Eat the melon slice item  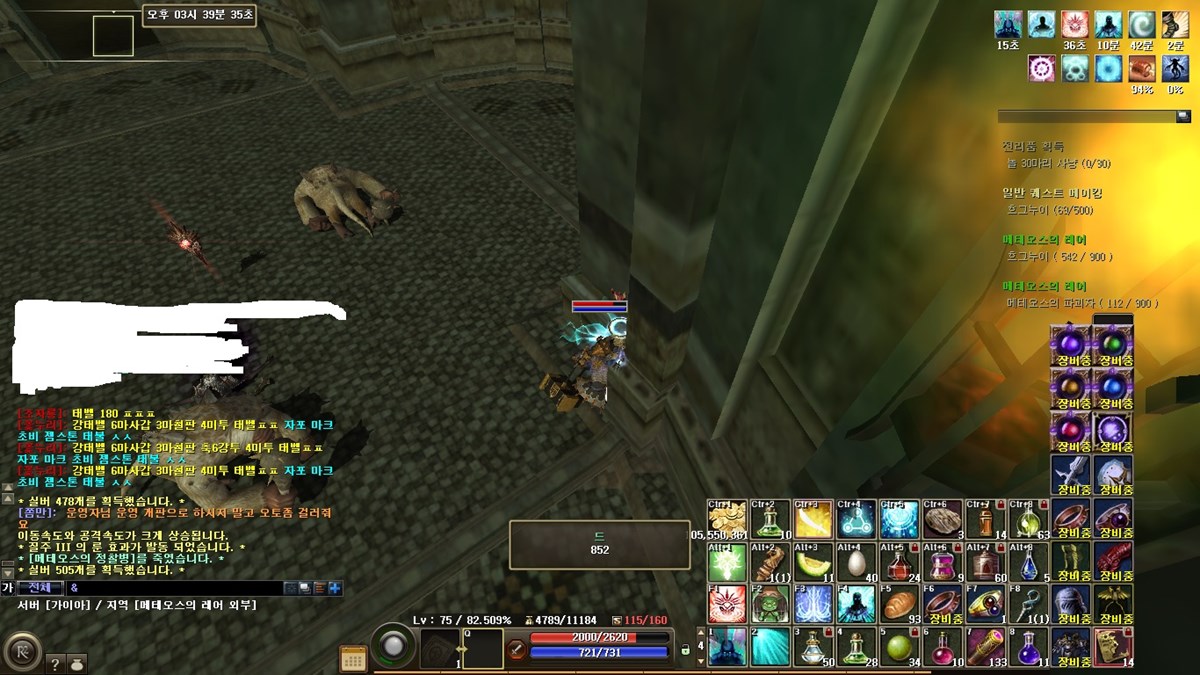(813, 562)
